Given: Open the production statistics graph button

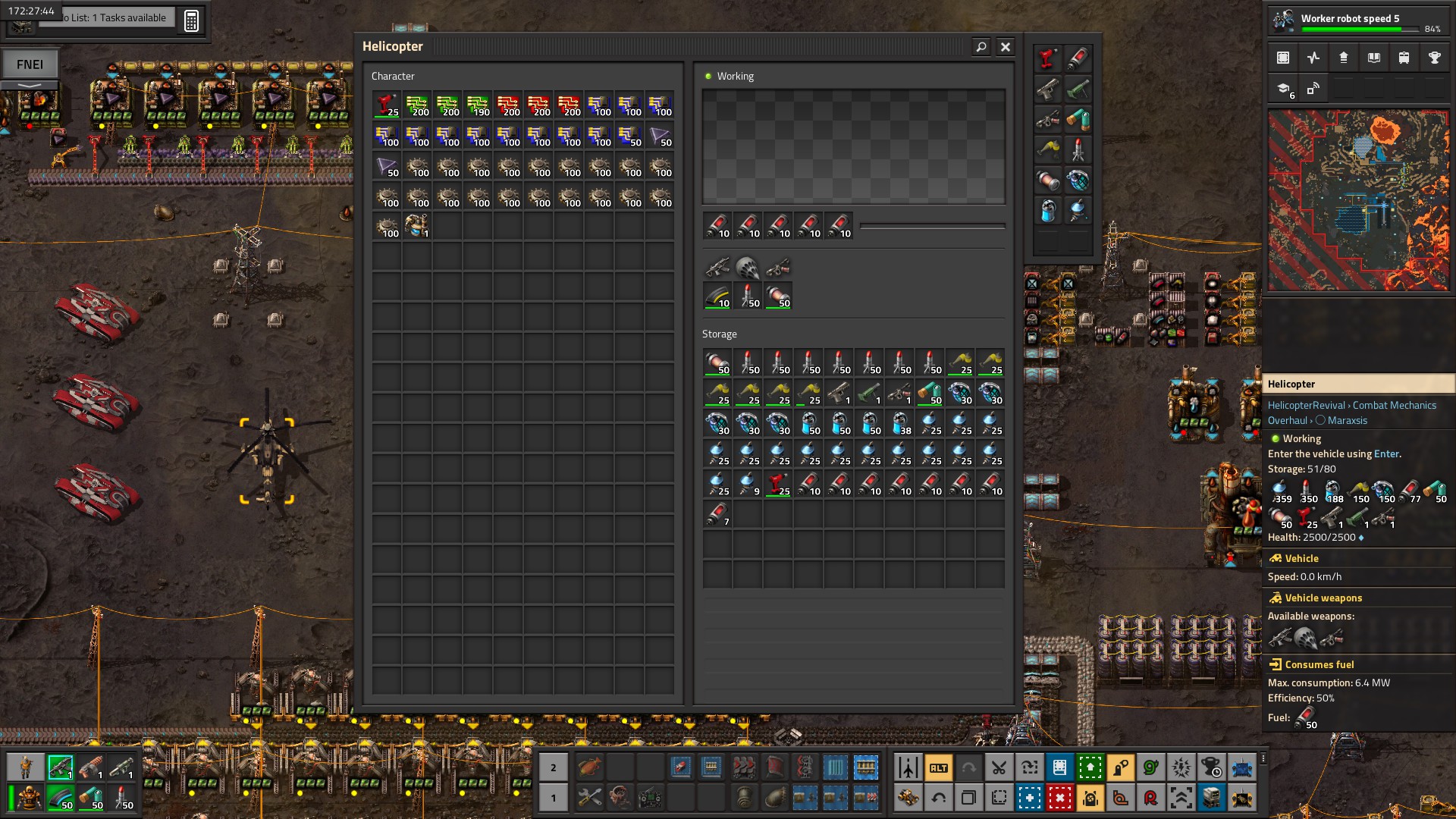Looking at the screenshot, I should tap(1313, 58).
